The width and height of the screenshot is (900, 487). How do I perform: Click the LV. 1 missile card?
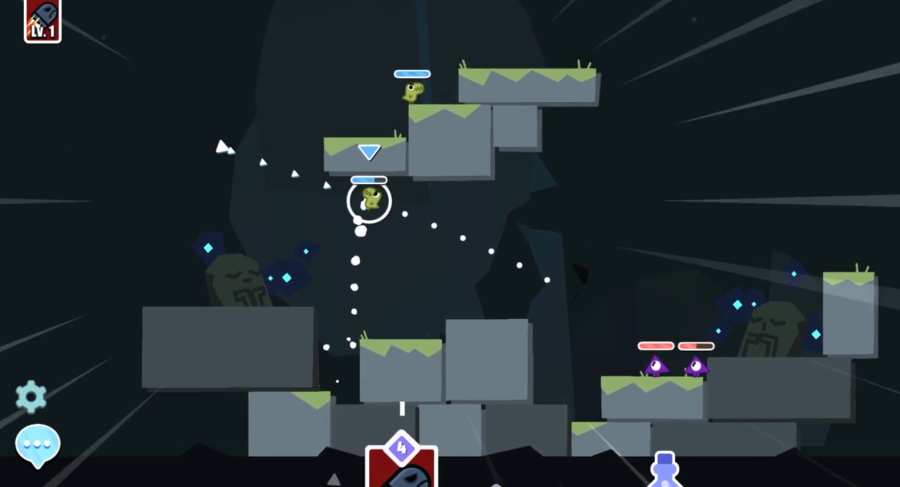[43, 20]
